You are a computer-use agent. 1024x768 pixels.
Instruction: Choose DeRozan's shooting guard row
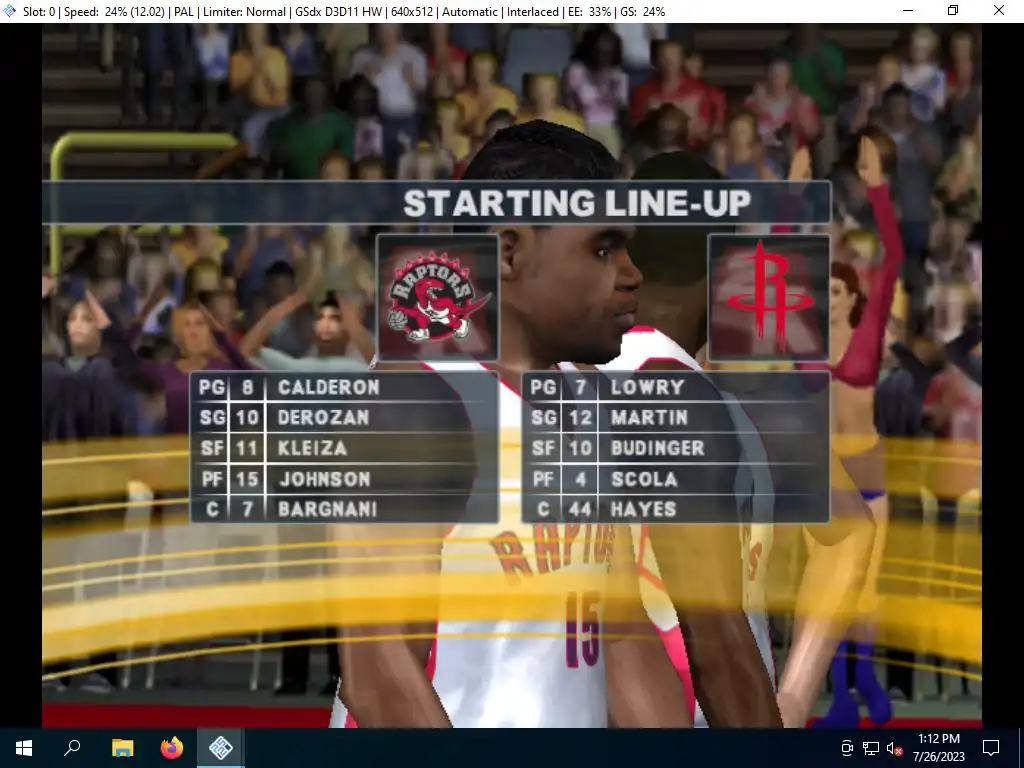coord(324,417)
